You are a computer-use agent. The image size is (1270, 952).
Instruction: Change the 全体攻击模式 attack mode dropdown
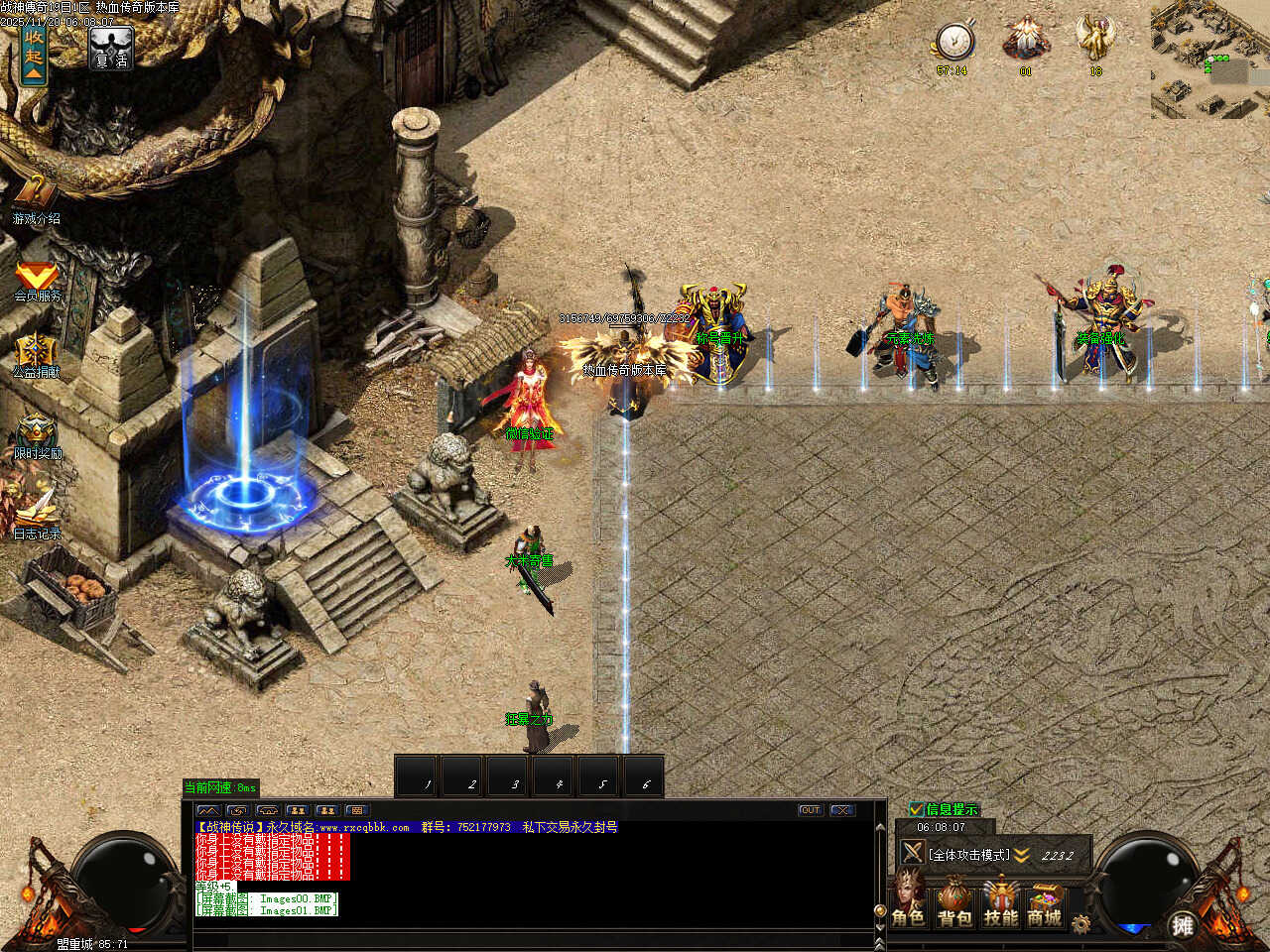[1020, 855]
